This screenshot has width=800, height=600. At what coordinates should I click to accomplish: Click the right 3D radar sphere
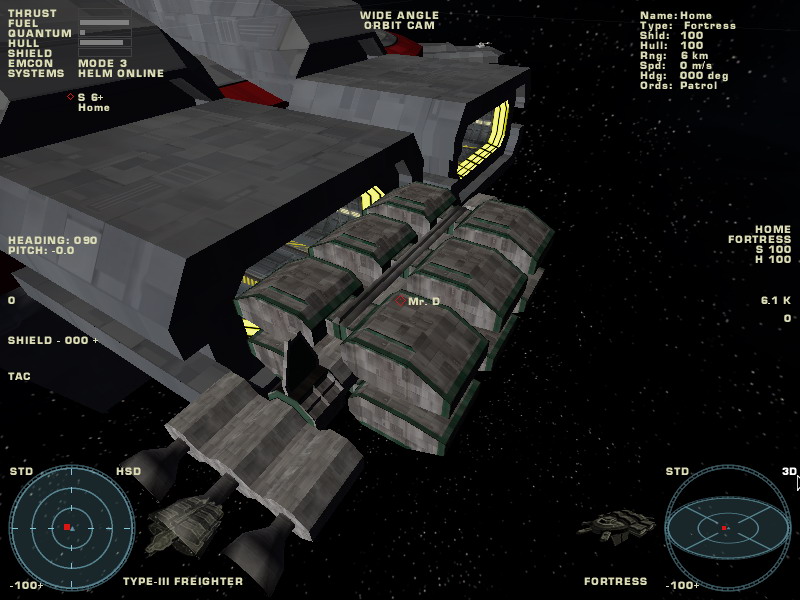[727, 526]
